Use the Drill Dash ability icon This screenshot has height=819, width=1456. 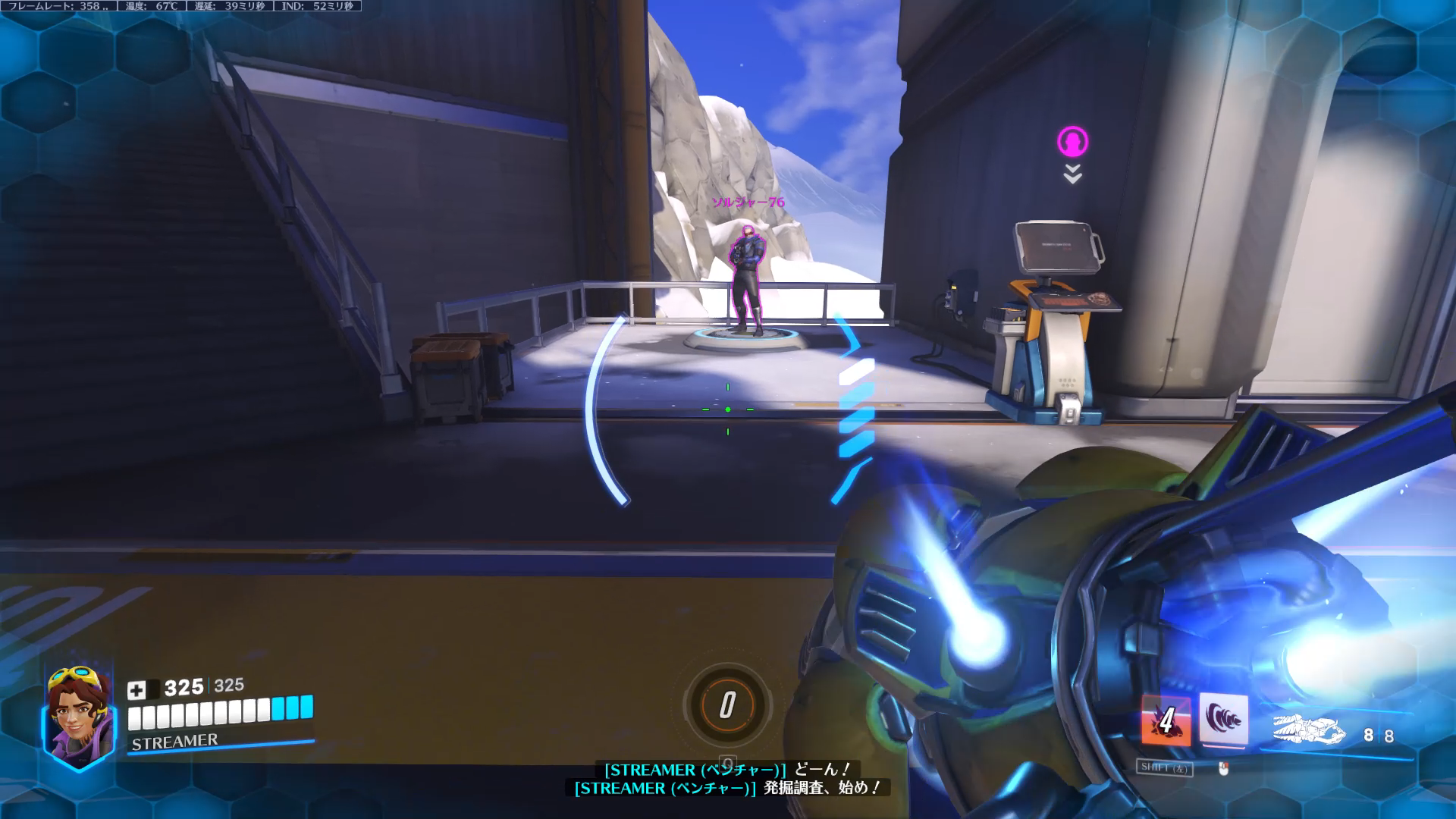1224,719
